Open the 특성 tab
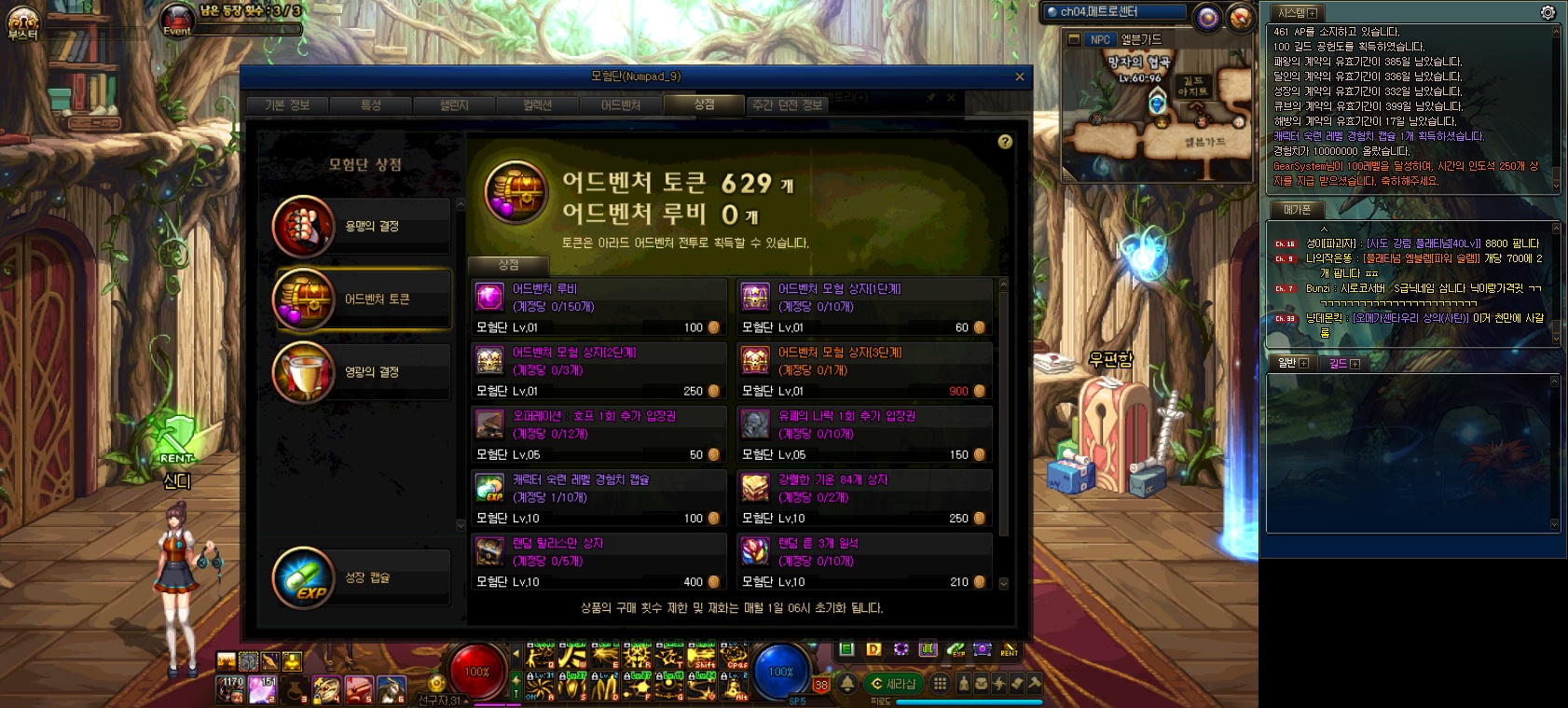Image resolution: width=1568 pixels, height=708 pixels. tap(371, 105)
